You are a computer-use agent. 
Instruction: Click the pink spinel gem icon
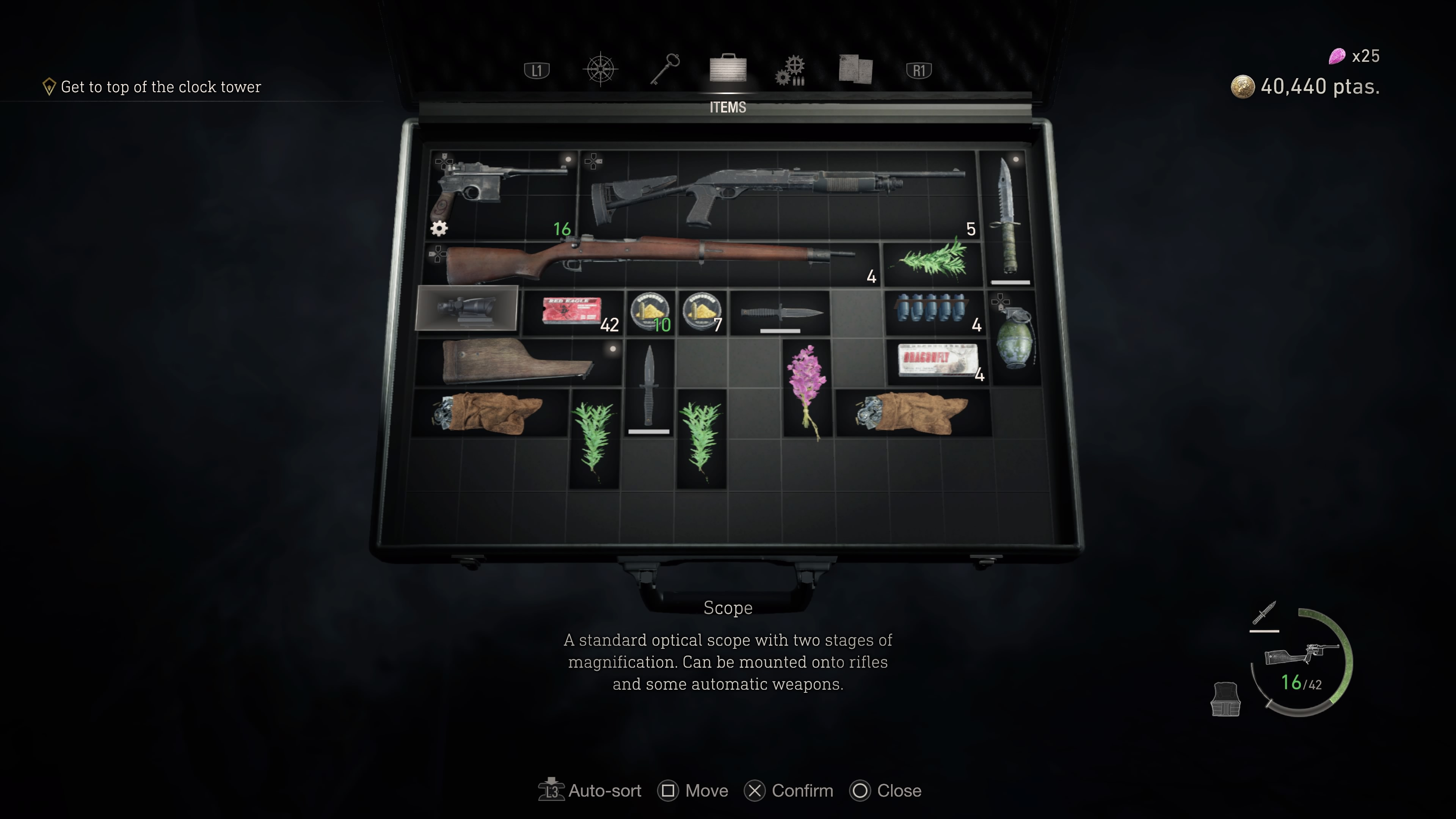tap(1337, 56)
